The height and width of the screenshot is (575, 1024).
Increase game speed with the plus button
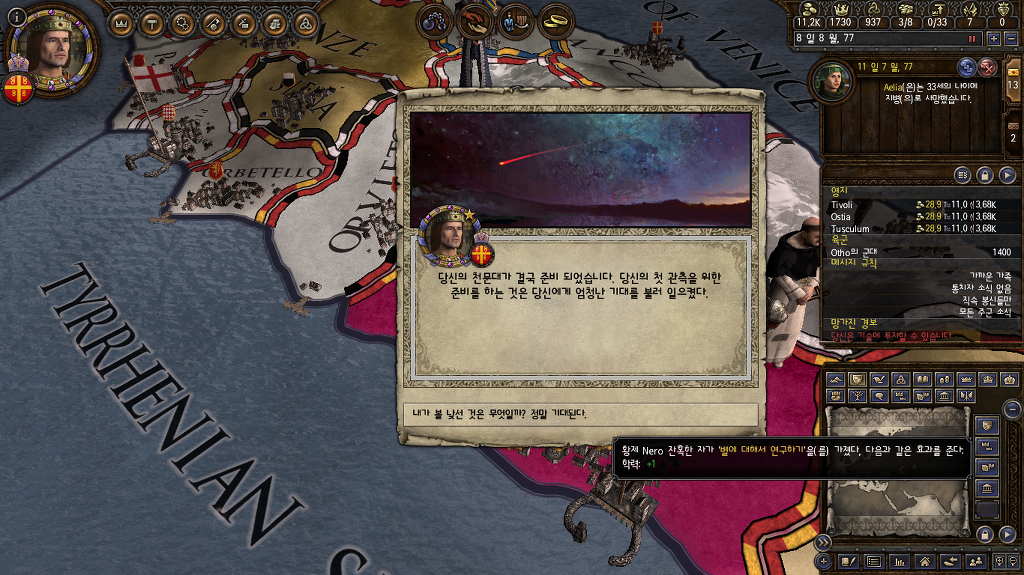tap(993, 38)
